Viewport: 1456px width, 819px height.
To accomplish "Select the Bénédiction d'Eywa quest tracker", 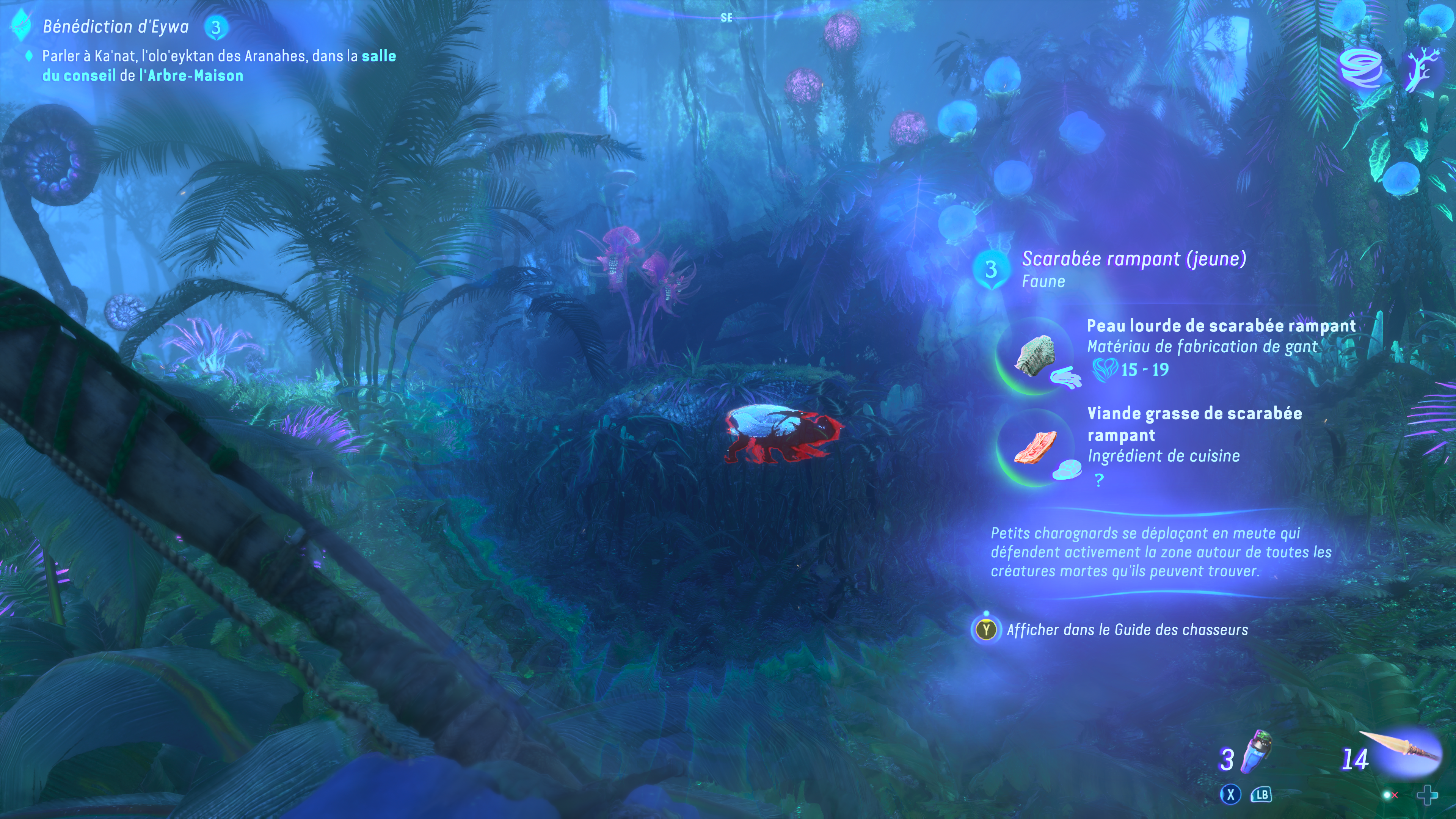I will tap(115, 27).
